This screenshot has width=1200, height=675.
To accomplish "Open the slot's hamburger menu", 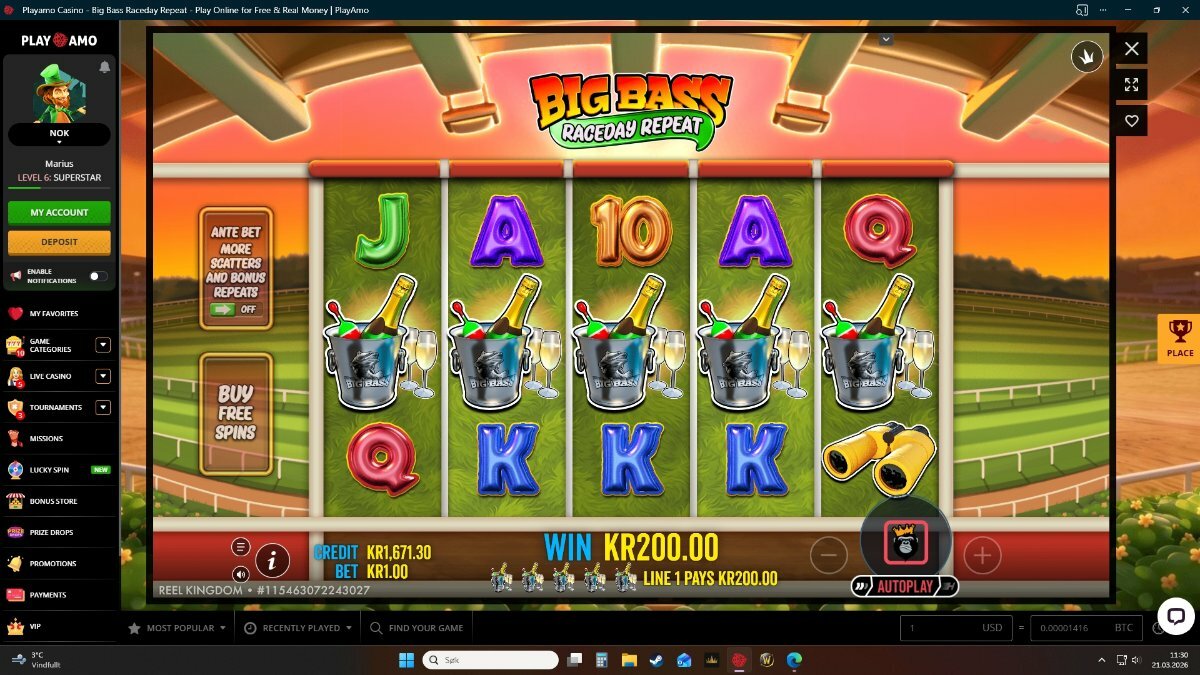I will [241, 547].
